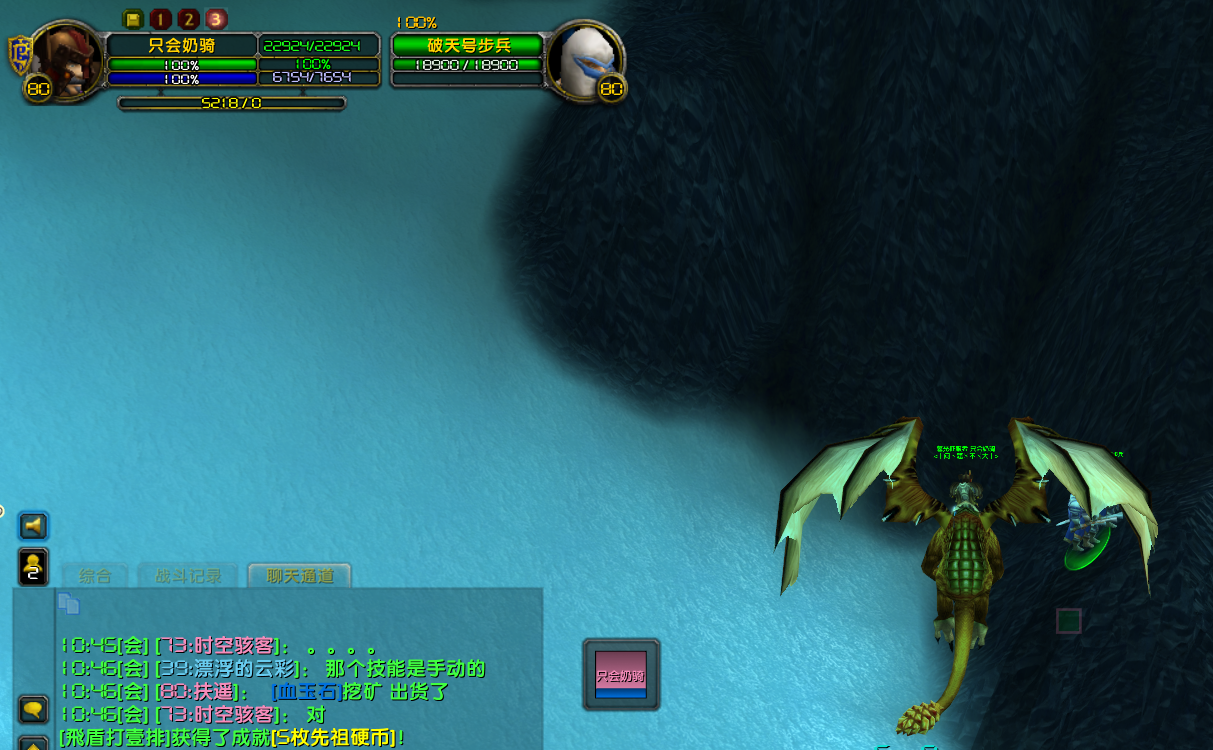The height and width of the screenshot is (750, 1213).
Task: Open the social friends button showing 2
Action: coord(33,566)
